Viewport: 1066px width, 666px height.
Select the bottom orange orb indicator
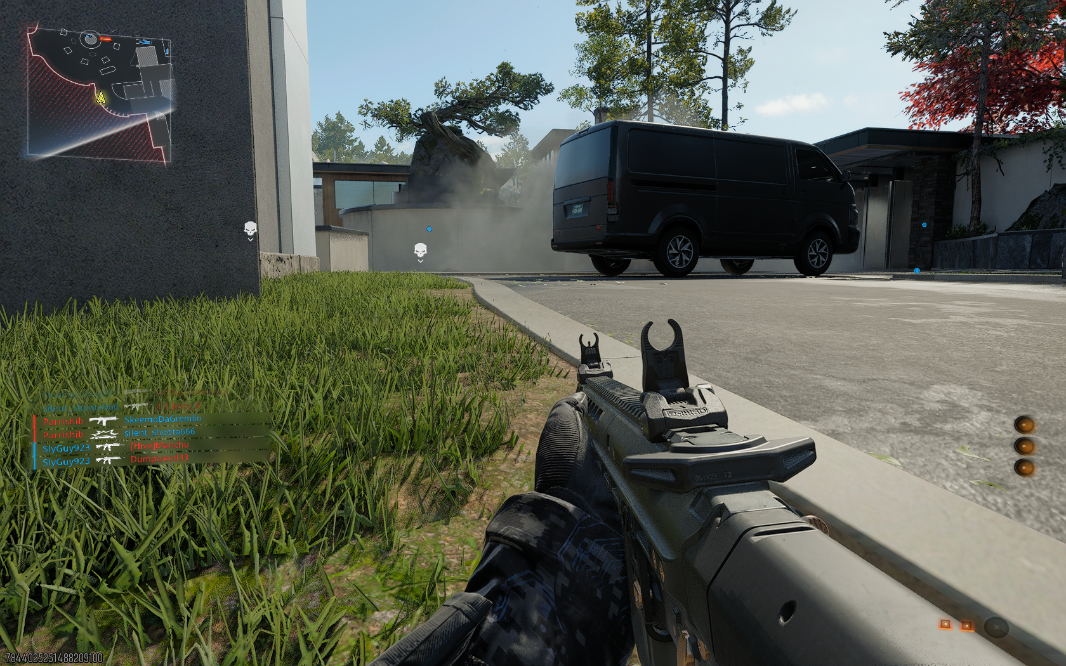point(1024,467)
